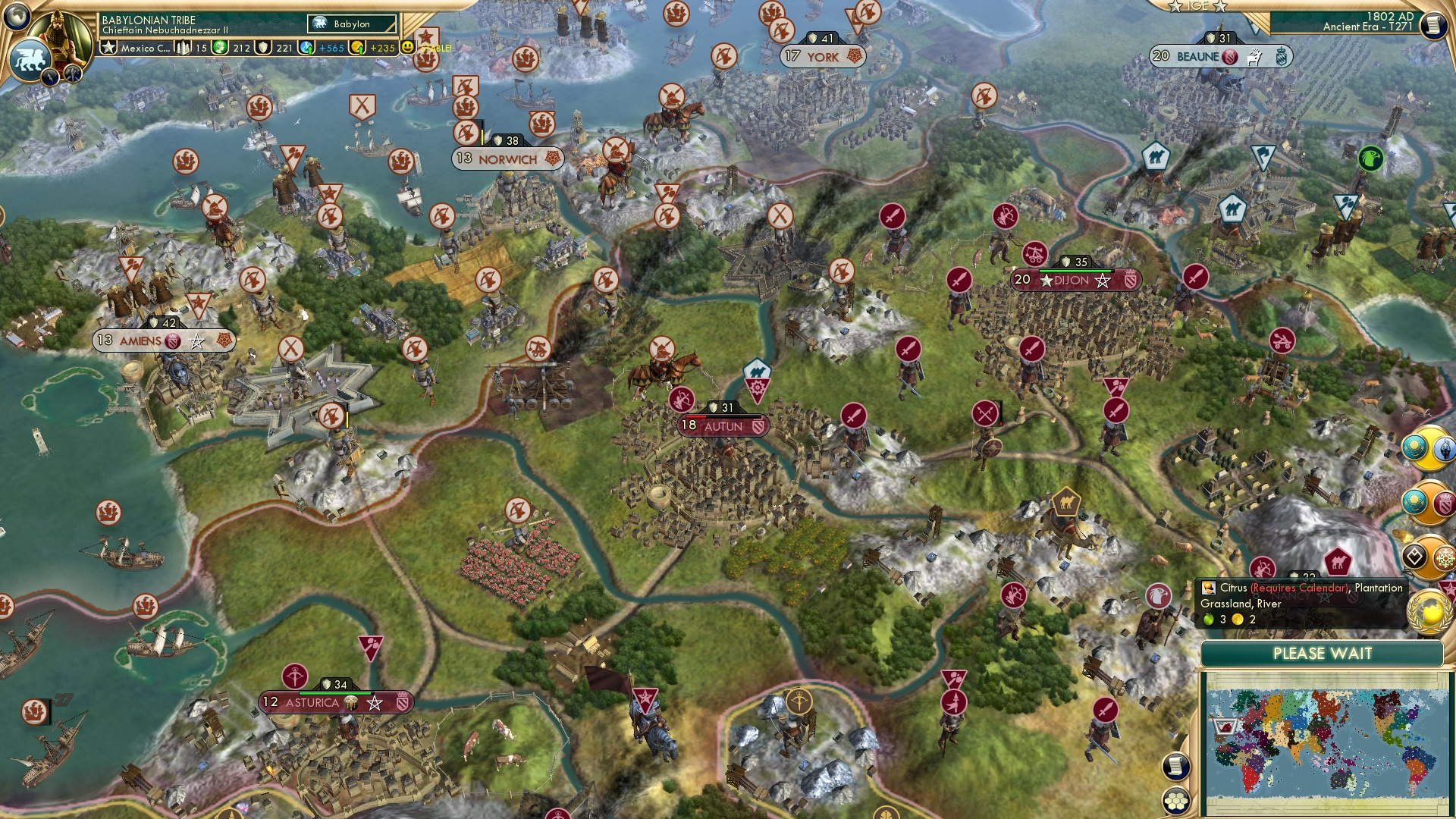Click the lightning bolt icon below leader portrait
1456x819 pixels.
click(50, 77)
